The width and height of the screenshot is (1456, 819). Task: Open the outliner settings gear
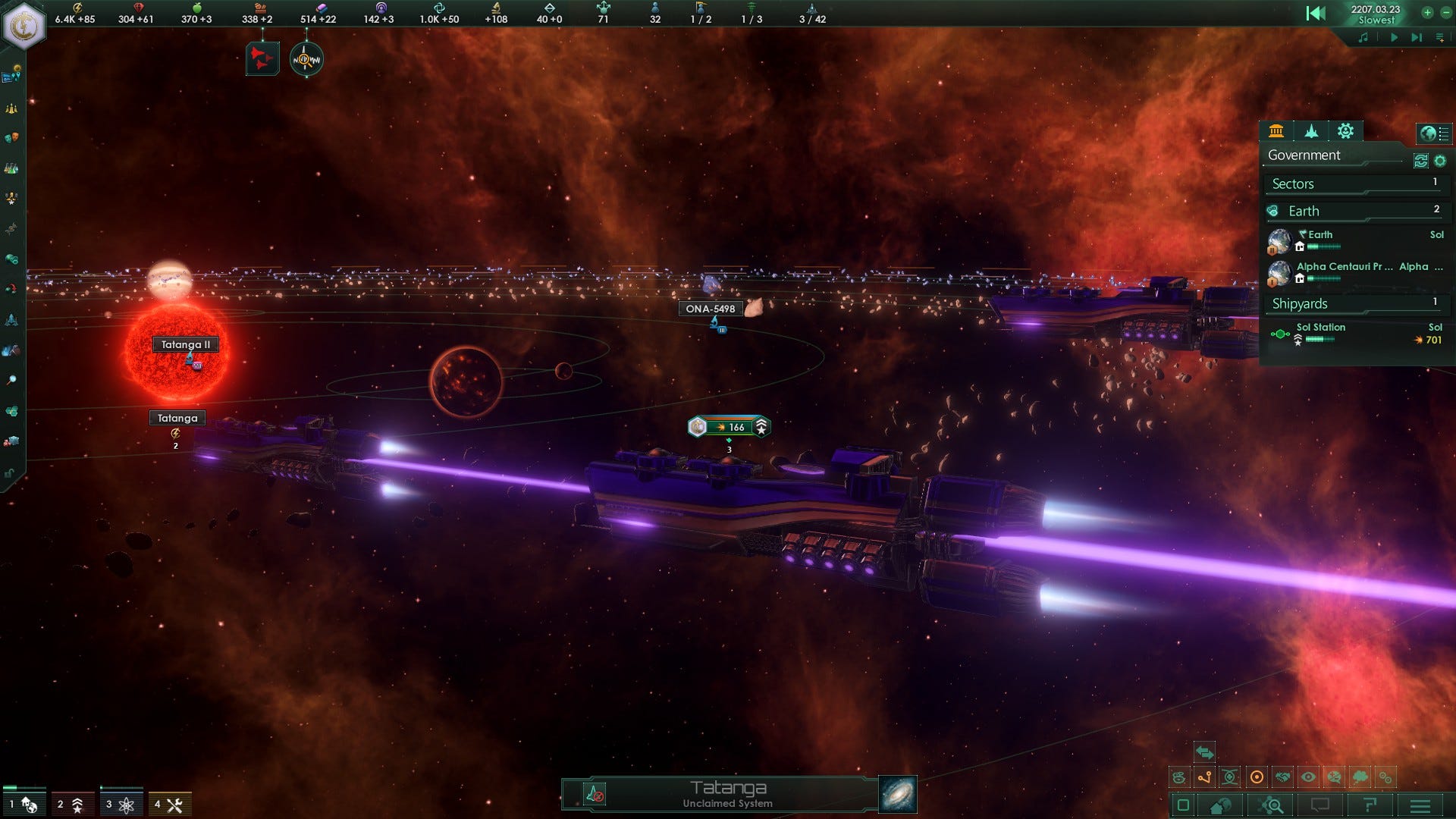point(1440,161)
